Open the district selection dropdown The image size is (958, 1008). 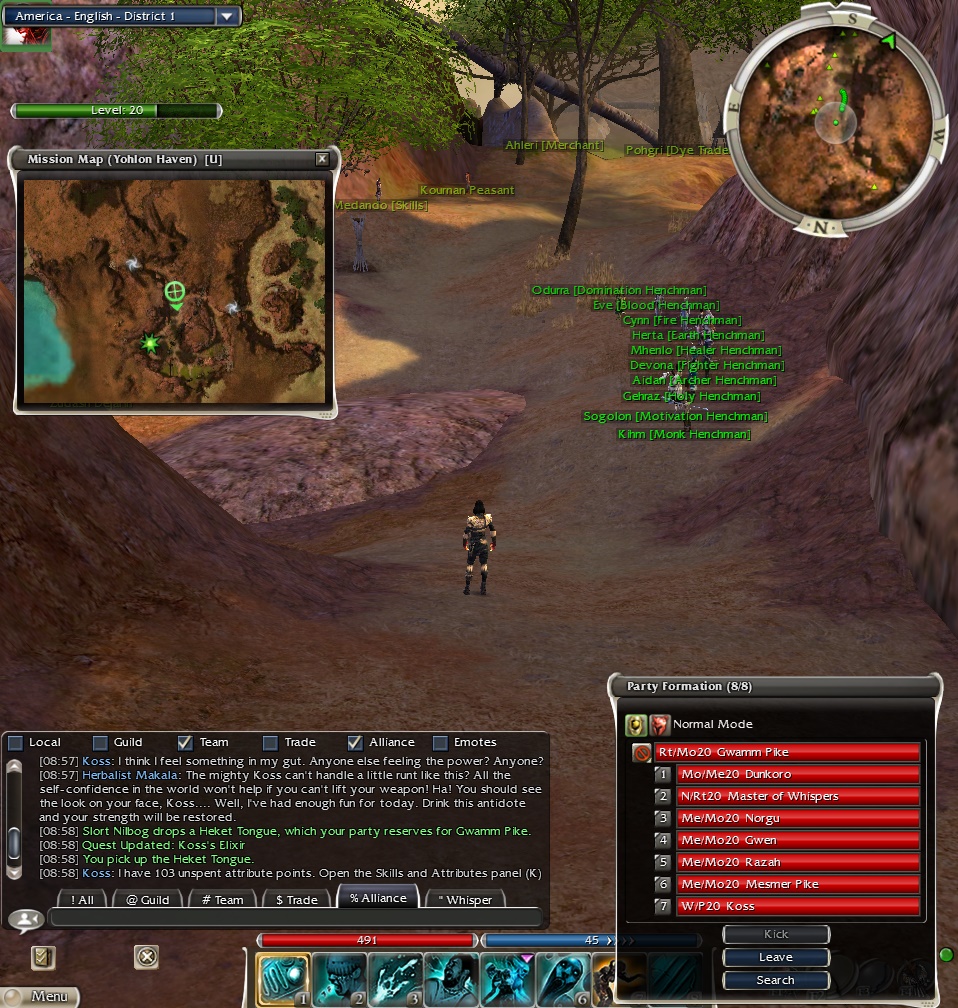[228, 16]
